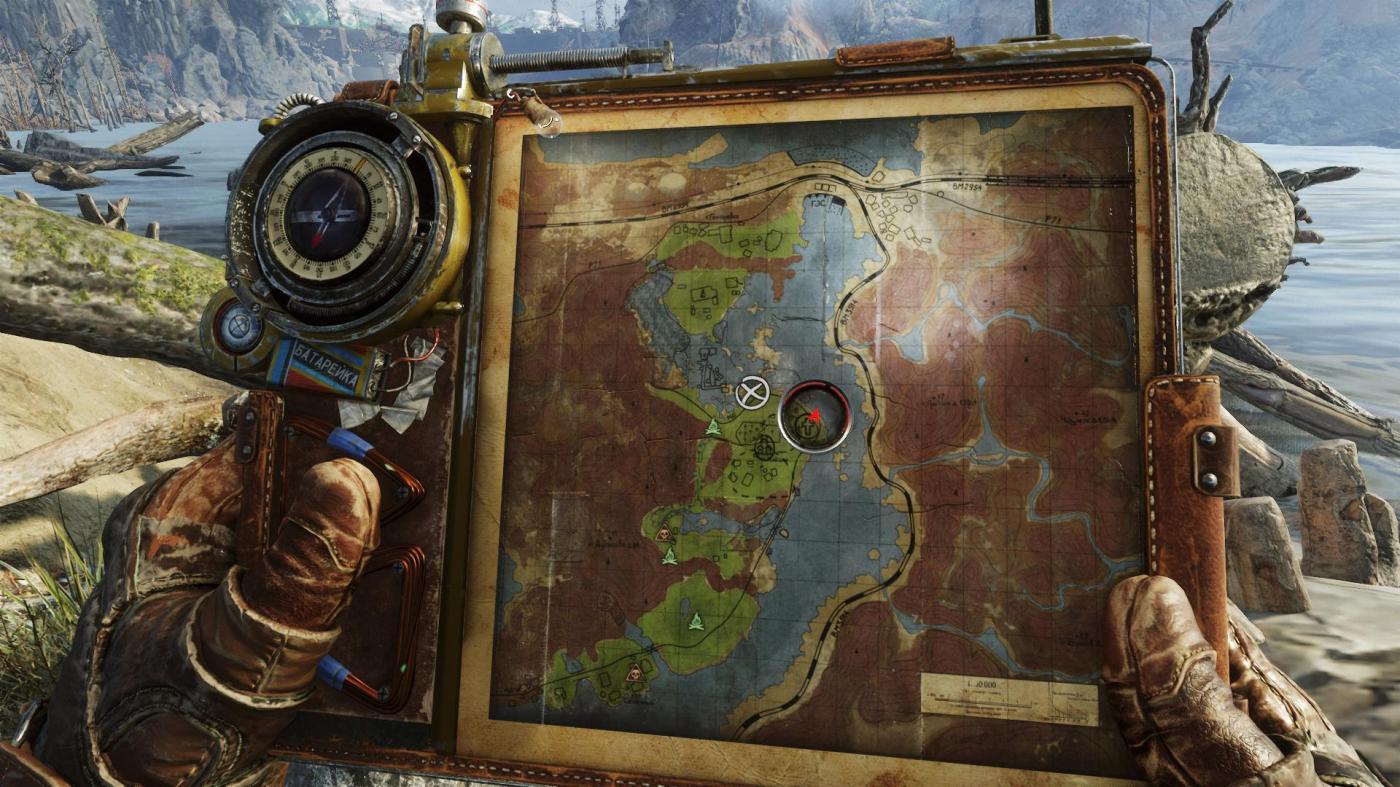Pick the skull marker beside a campfire icon
The height and width of the screenshot is (787, 1400).
point(663,534)
